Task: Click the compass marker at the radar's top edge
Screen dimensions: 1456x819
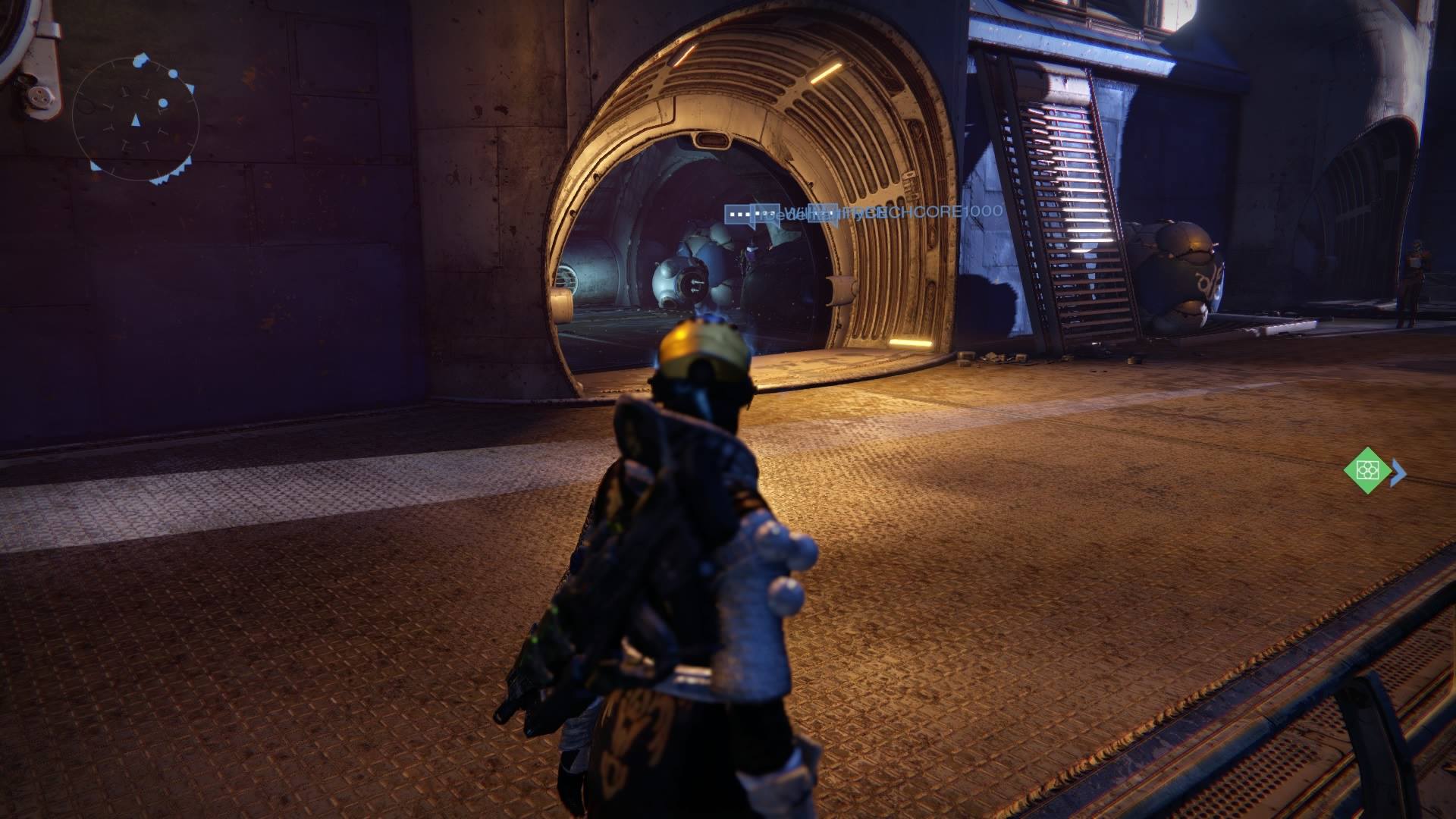Action: pyautogui.click(x=139, y=61)
